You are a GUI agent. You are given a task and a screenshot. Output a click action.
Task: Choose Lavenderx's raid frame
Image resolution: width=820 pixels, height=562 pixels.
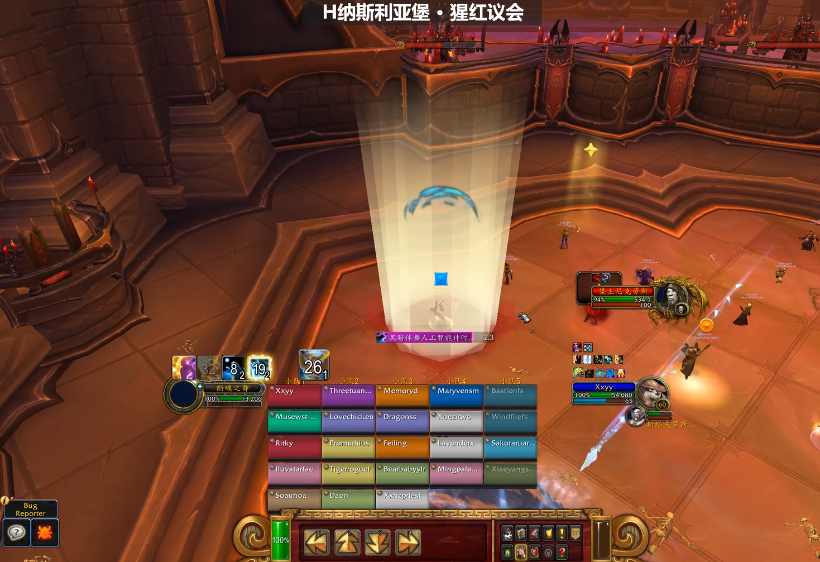[456, 447]
